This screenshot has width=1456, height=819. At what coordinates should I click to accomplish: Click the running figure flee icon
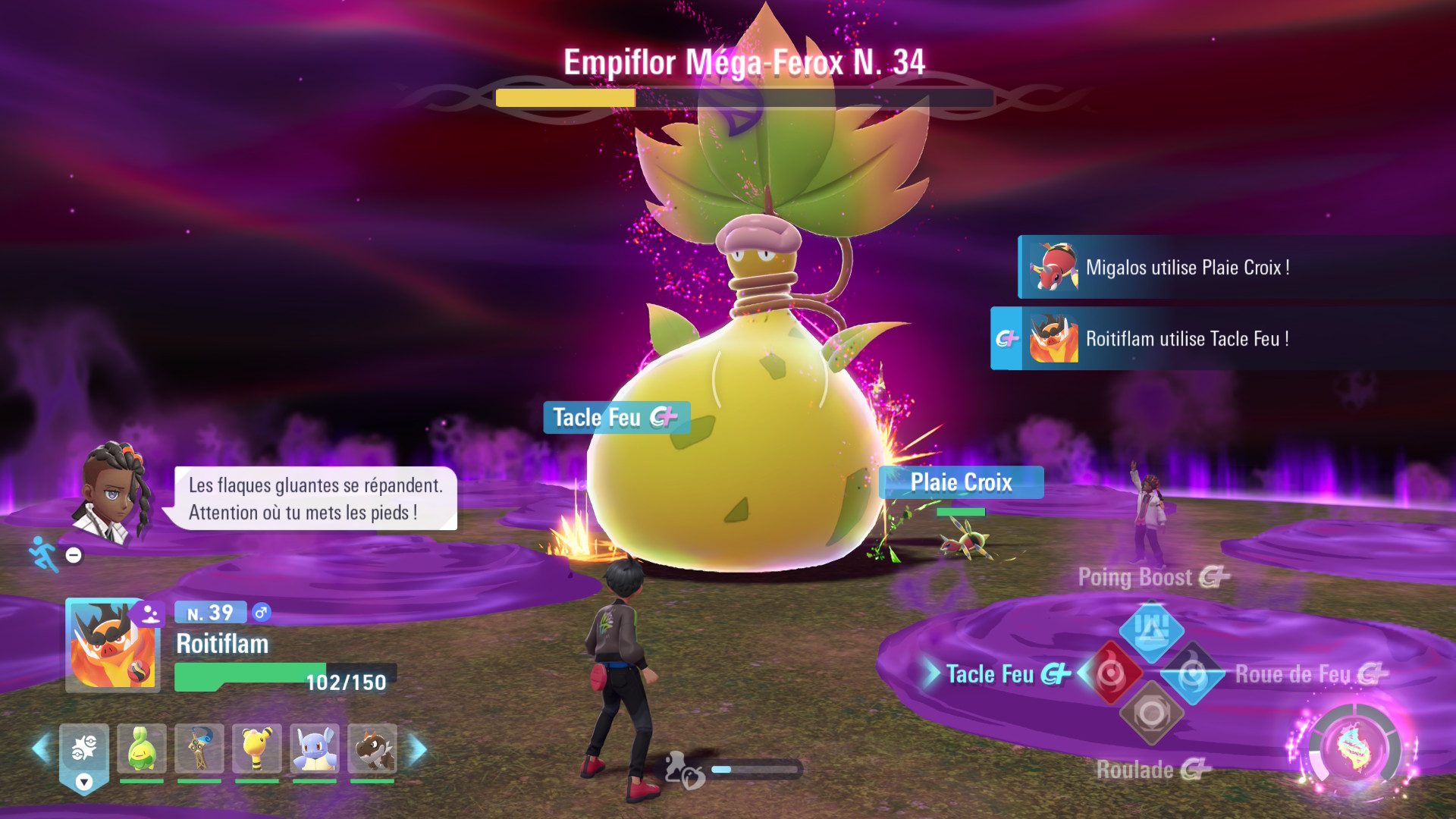pos(44,554)
